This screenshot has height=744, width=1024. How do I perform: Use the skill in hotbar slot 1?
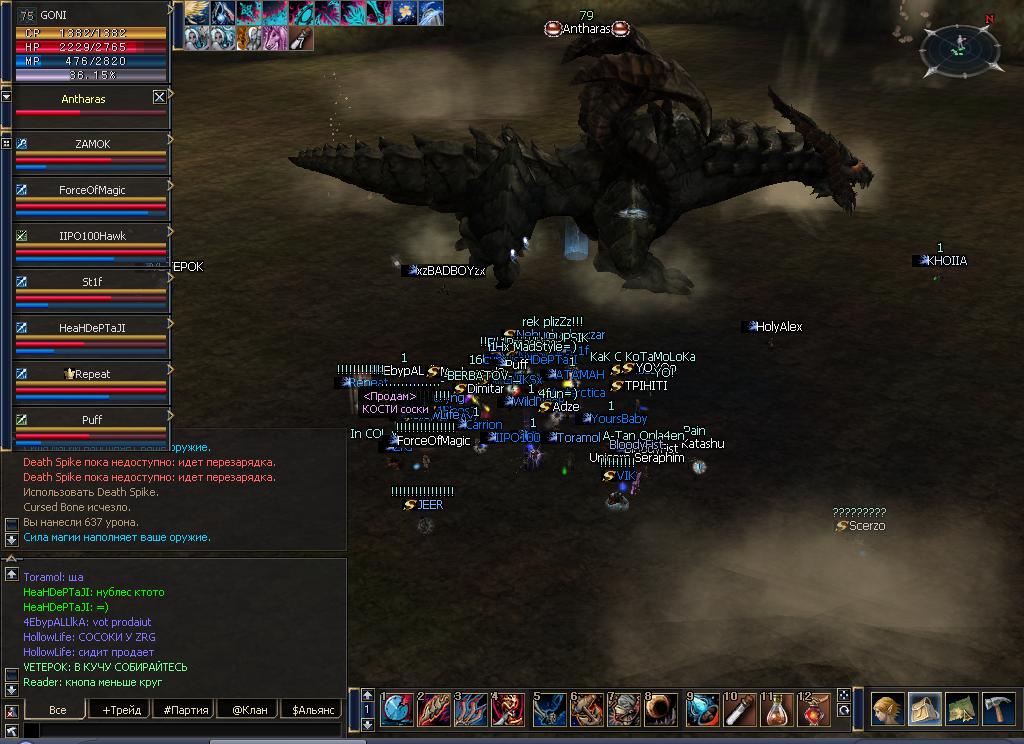click(x=397, y=710)
